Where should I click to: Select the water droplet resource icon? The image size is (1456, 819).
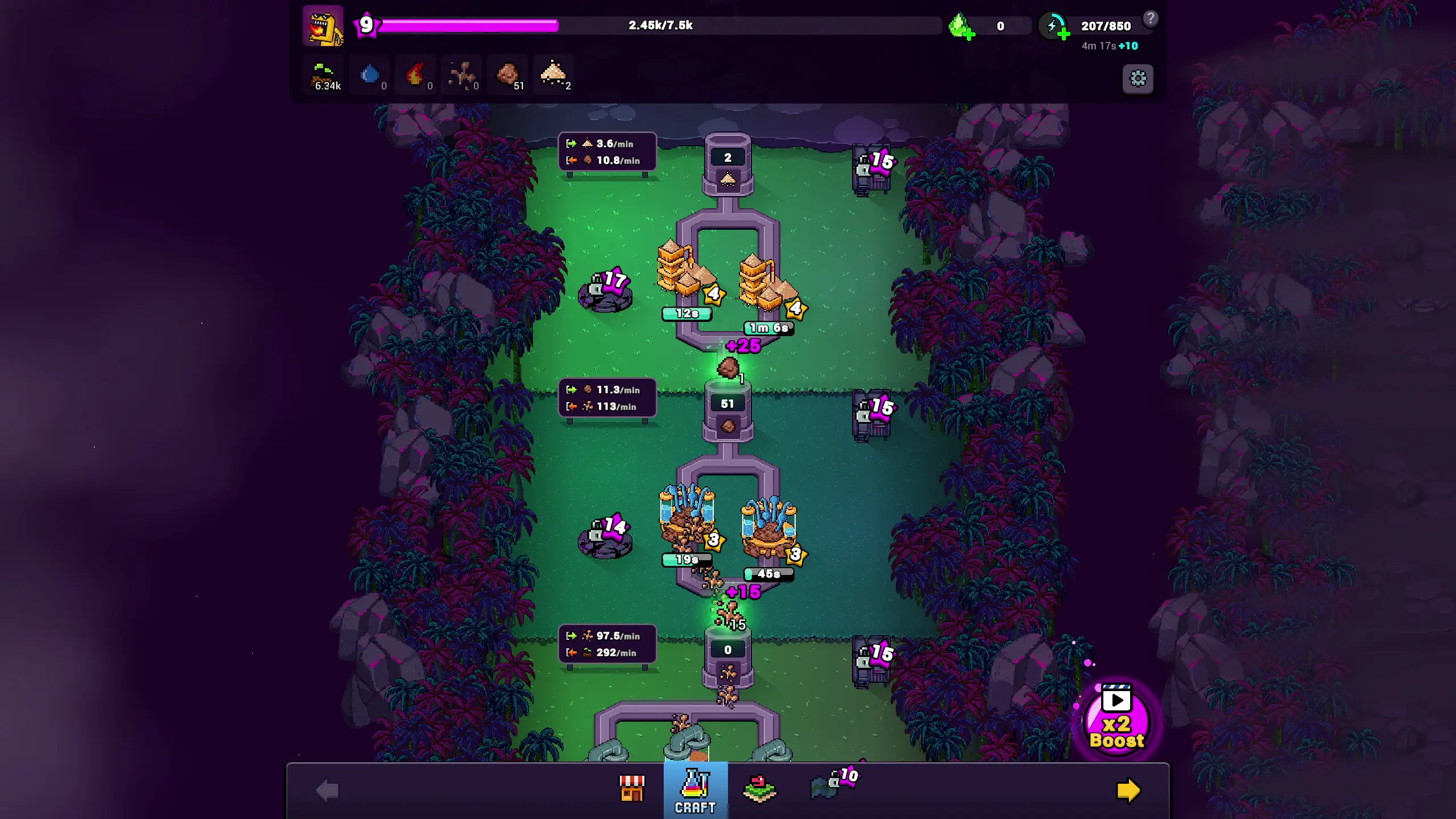coord(370,75)
